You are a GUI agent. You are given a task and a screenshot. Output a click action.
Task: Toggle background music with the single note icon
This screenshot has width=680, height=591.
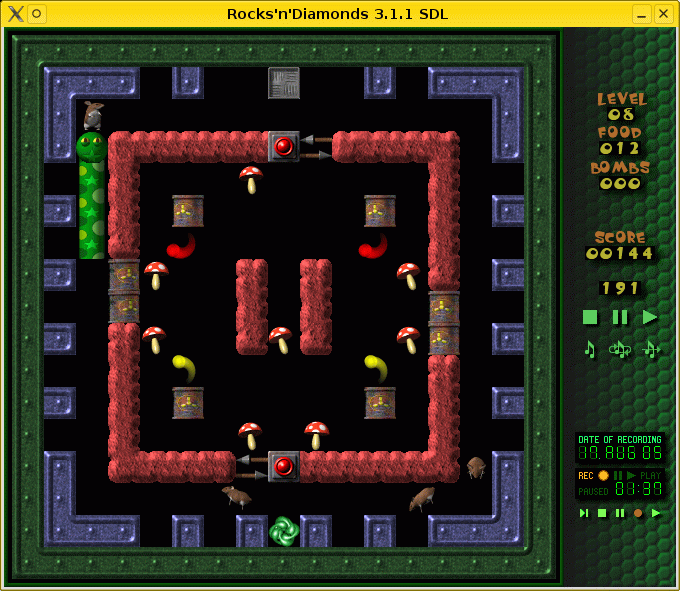pyautogui.click(x=590, y=349)
